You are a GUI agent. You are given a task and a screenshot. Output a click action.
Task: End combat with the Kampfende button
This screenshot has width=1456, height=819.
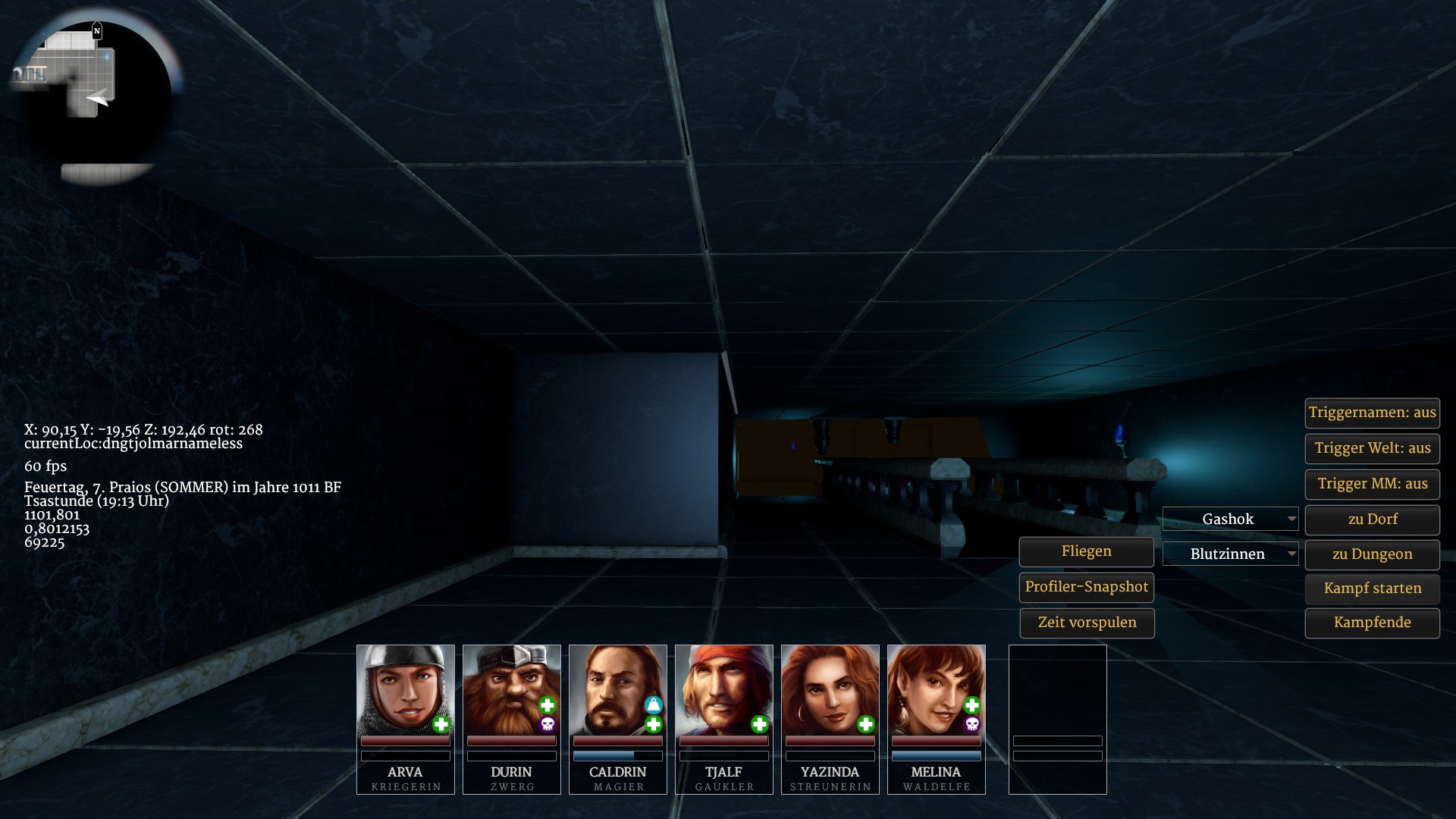[x=1372, y=623]
